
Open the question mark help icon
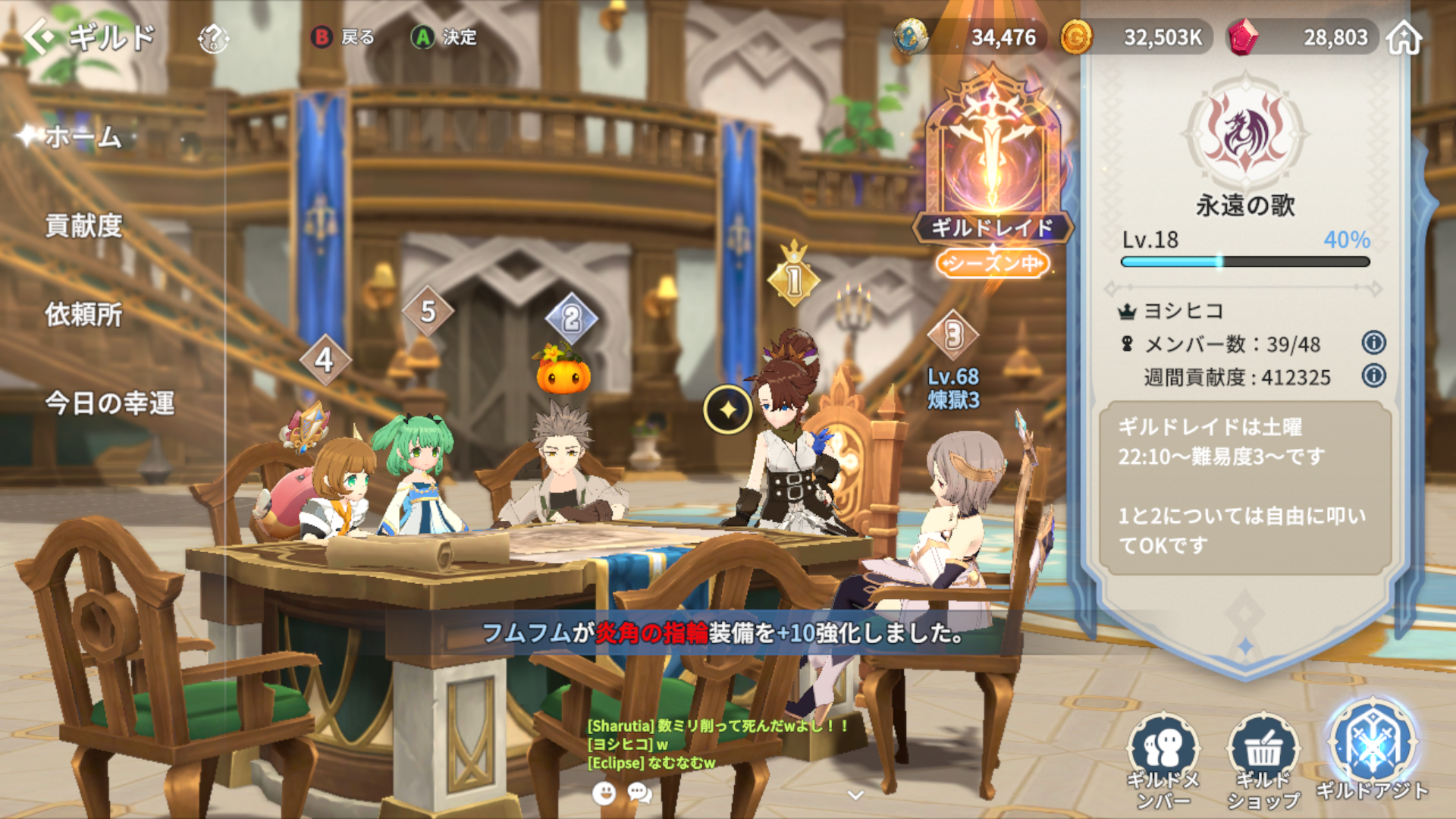[x=213, y=38]
